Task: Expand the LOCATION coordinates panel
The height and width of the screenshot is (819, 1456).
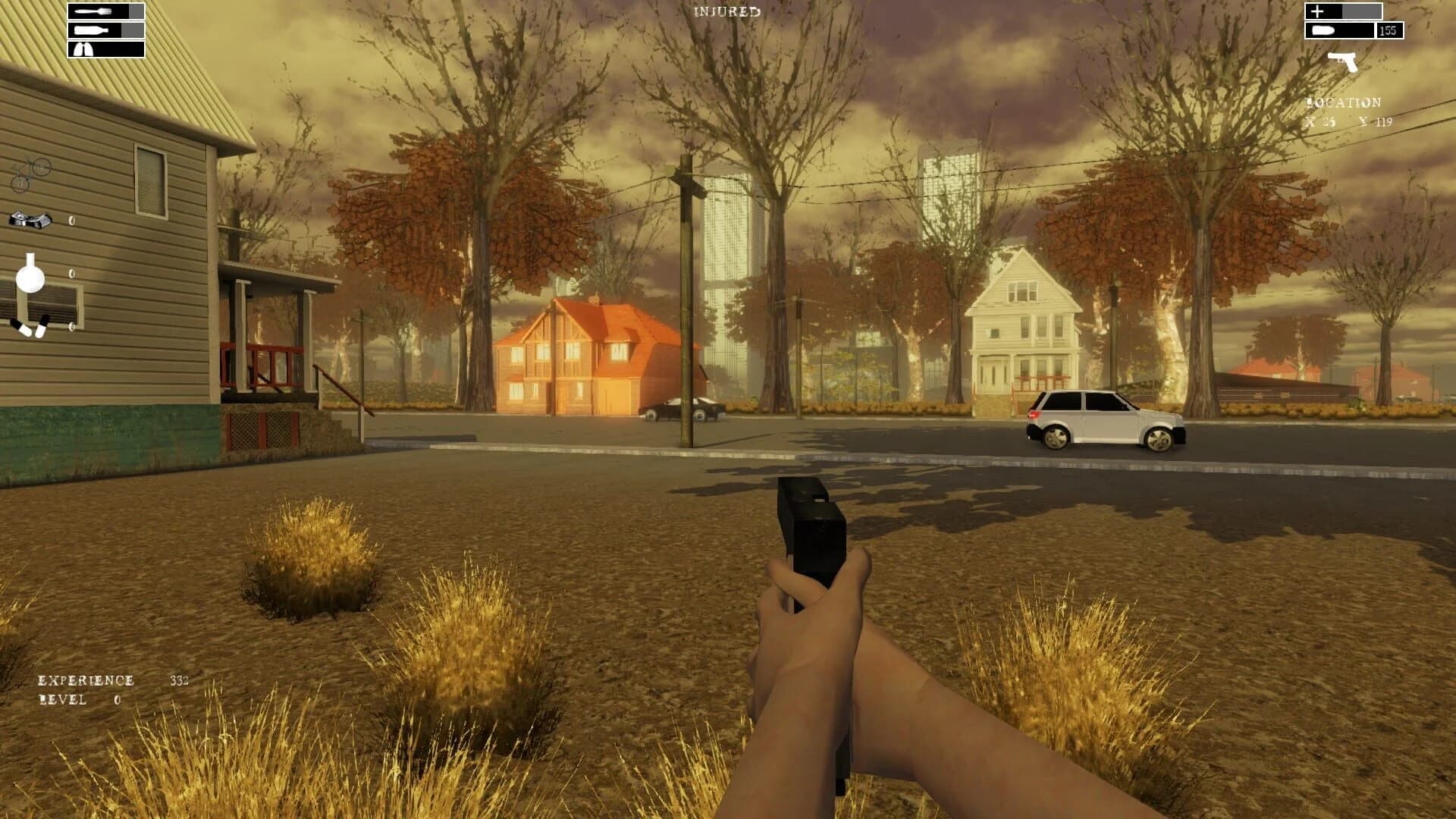Action: 1342,101
